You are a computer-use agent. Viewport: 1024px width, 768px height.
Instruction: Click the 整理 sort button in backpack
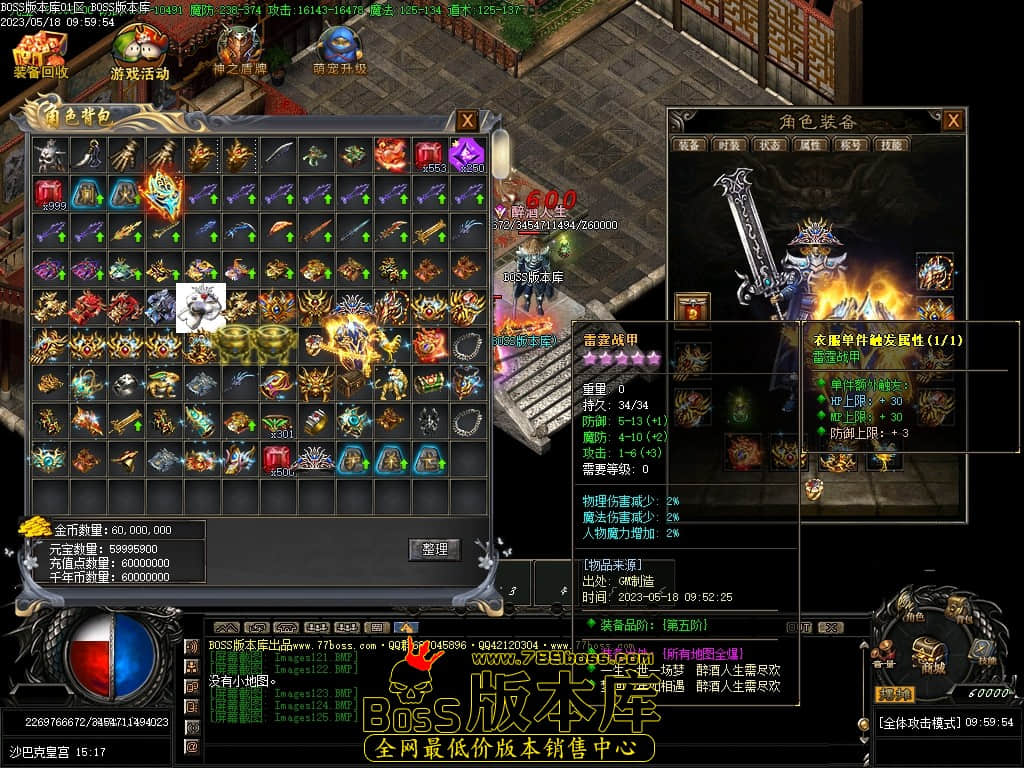(434, 550)
